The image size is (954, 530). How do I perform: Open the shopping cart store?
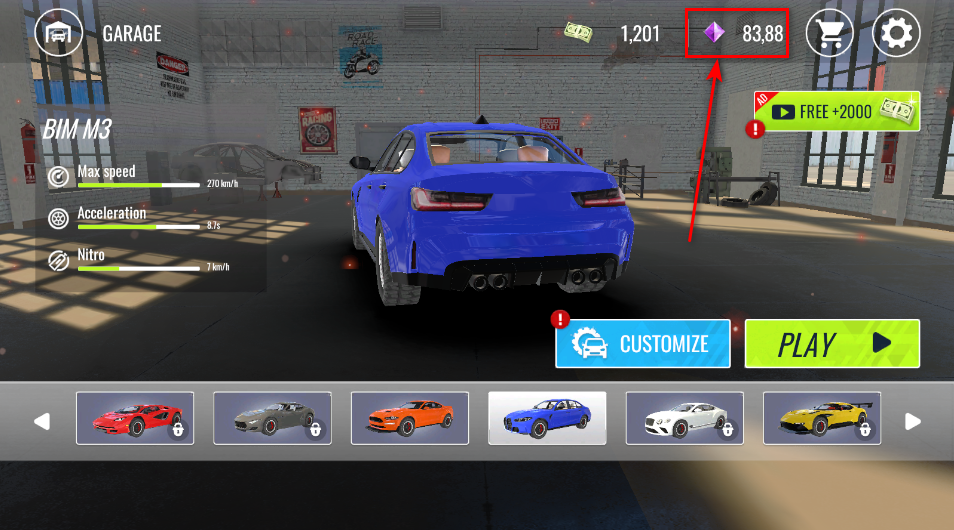(830, 34)
